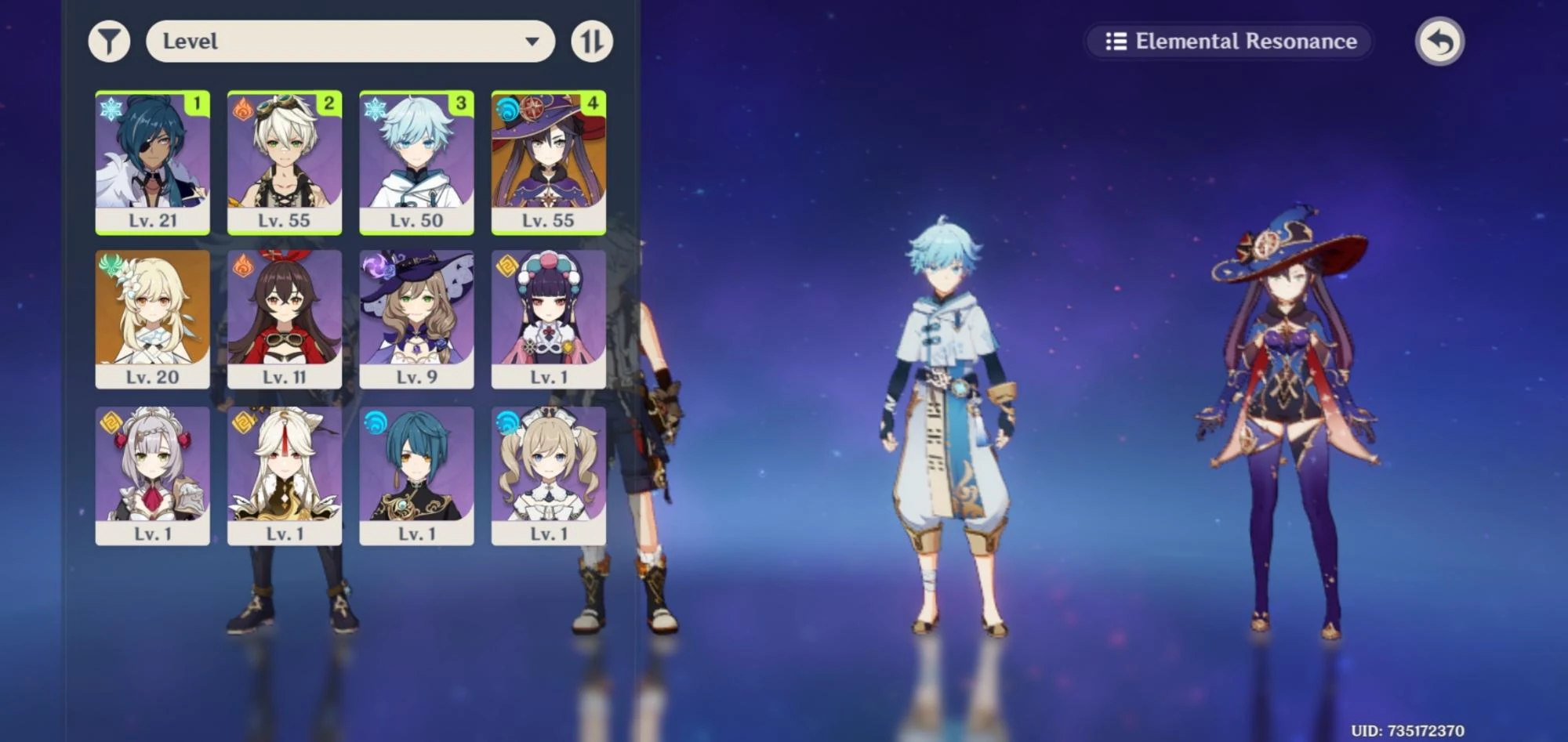The image size is (1568, 742).
Task: Open the Level sorting dropdown
Action: tap(350, 41)
